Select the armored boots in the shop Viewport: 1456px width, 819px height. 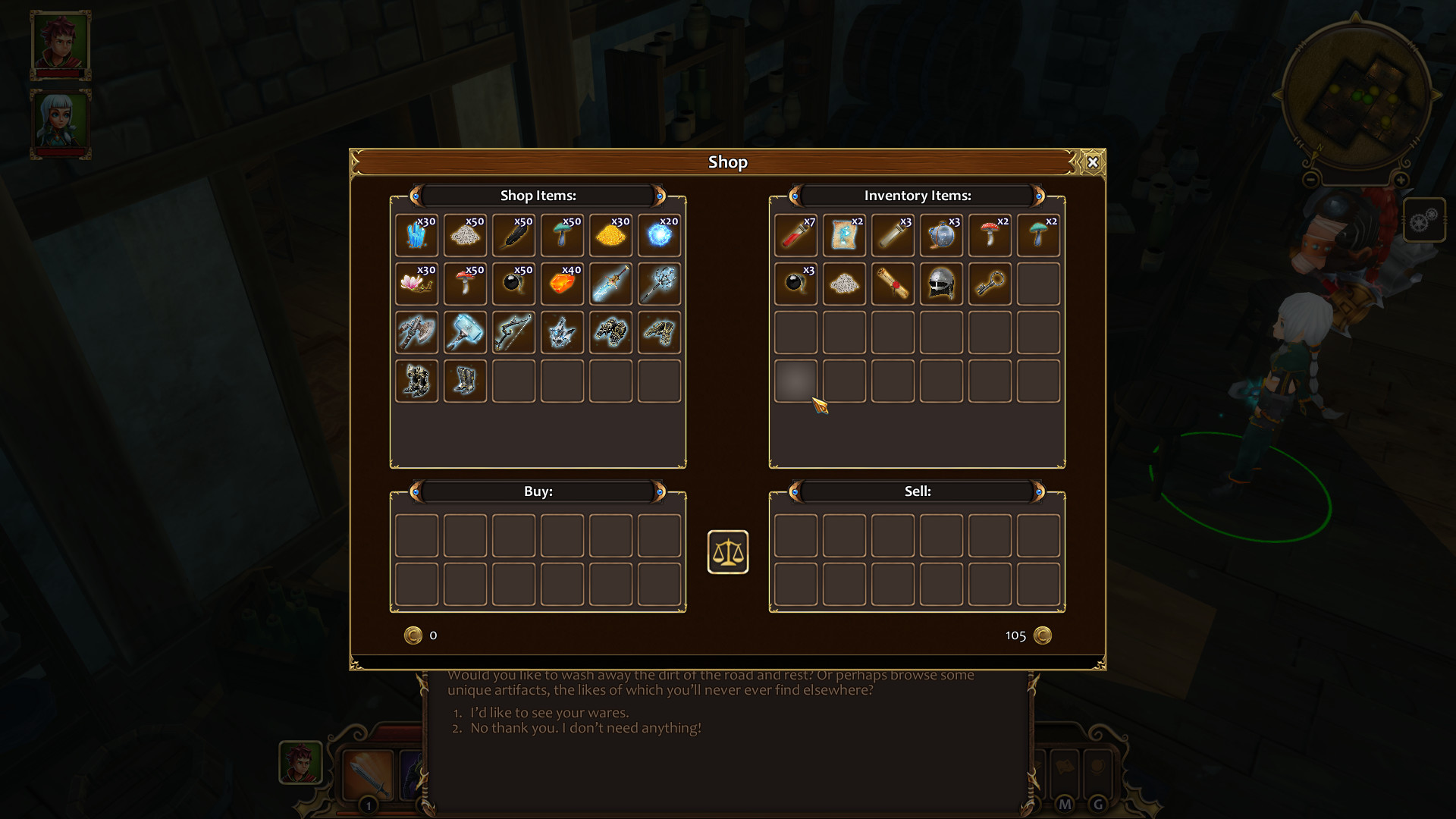point(465,381)
